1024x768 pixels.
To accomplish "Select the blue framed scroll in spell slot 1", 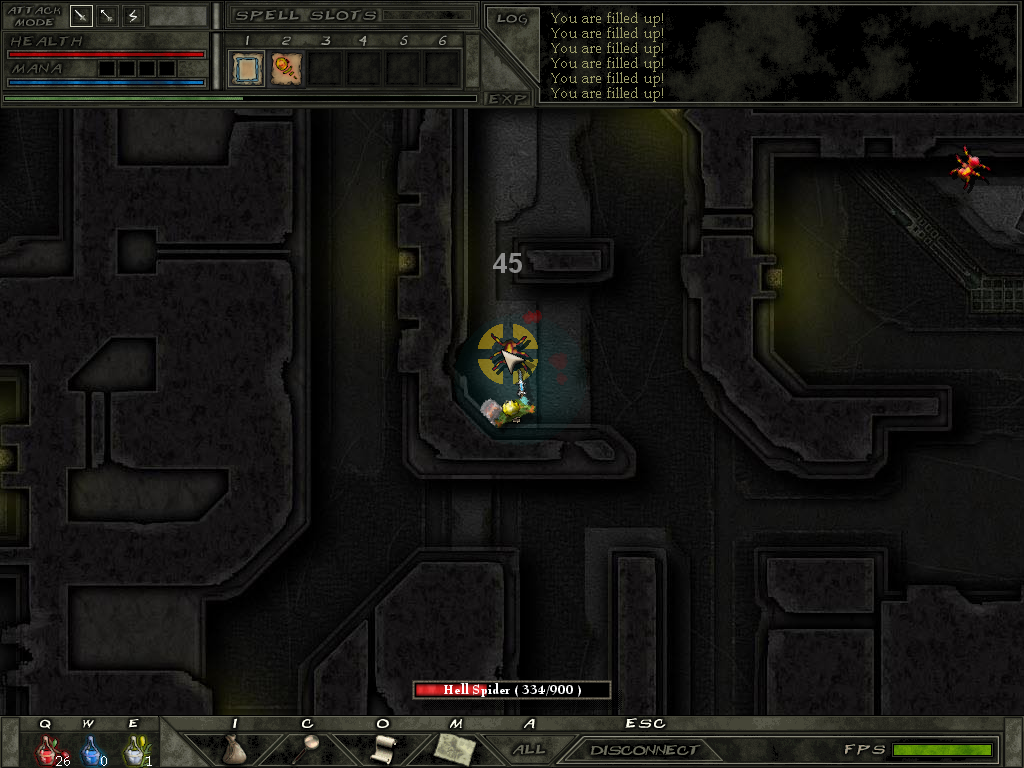I will (248, 69).
